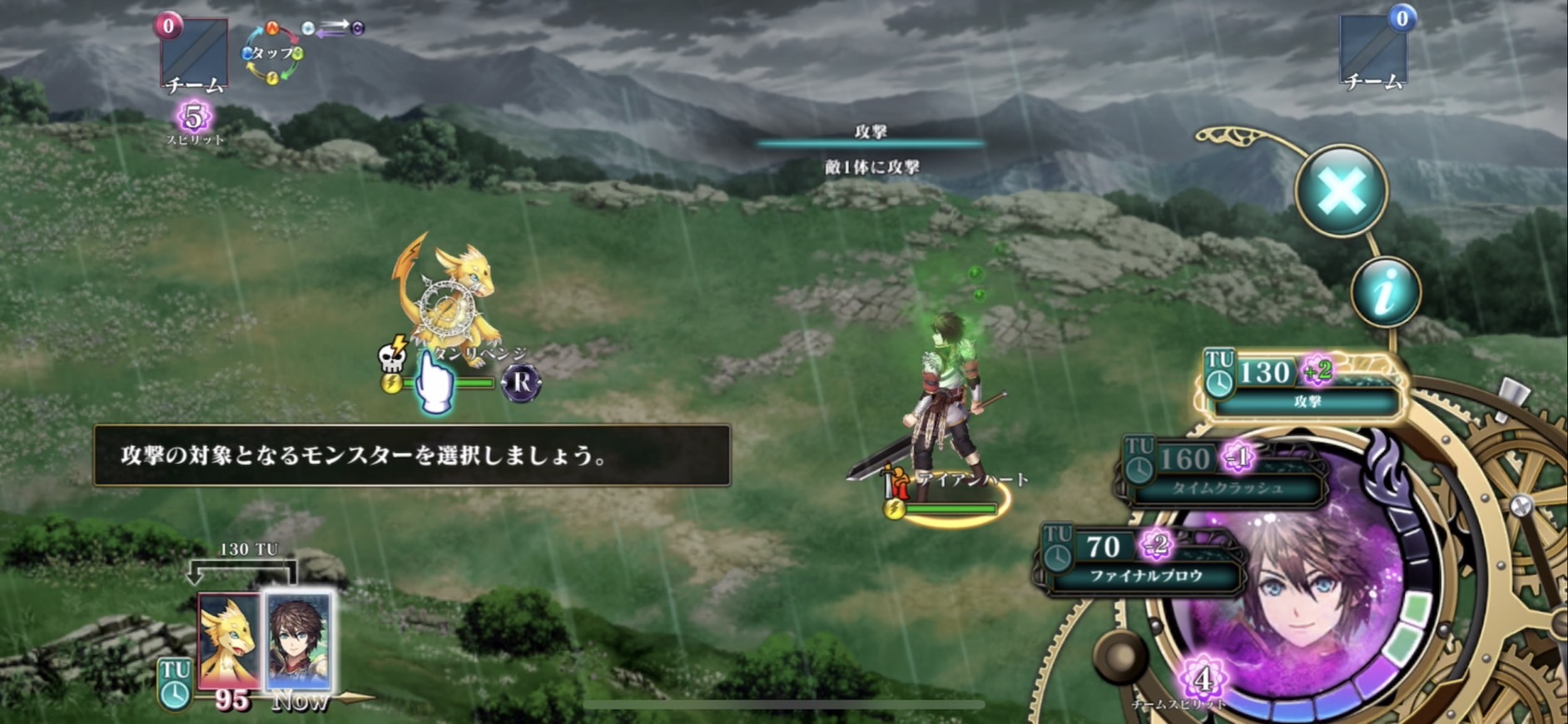Tap the purple スピリット counter showing 5
The width and height of the screenshot is (1568, 724).
click(x=194, y=118)
